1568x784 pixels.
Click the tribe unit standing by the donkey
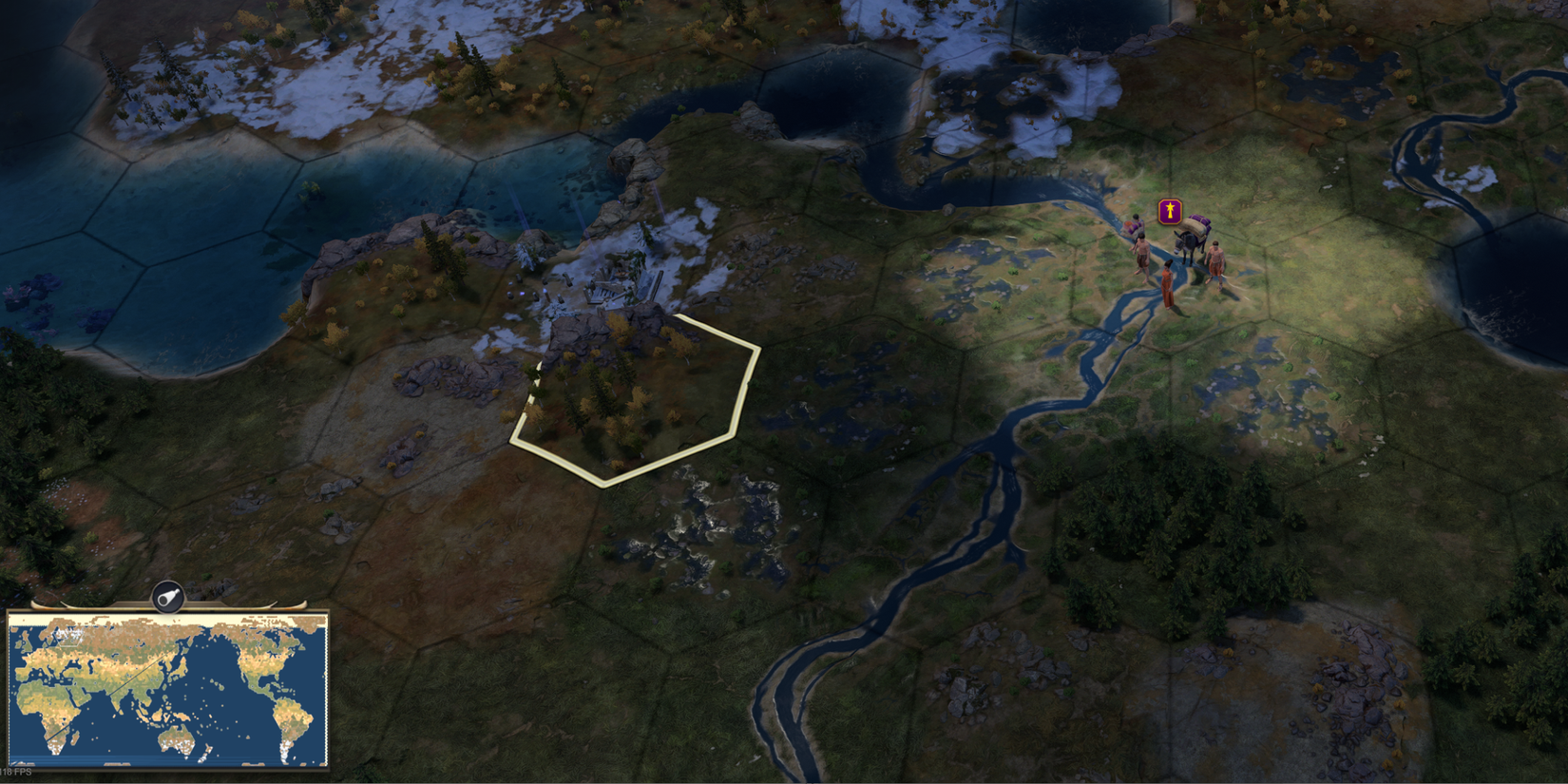pyautogui.click(x=1215, y=258)
